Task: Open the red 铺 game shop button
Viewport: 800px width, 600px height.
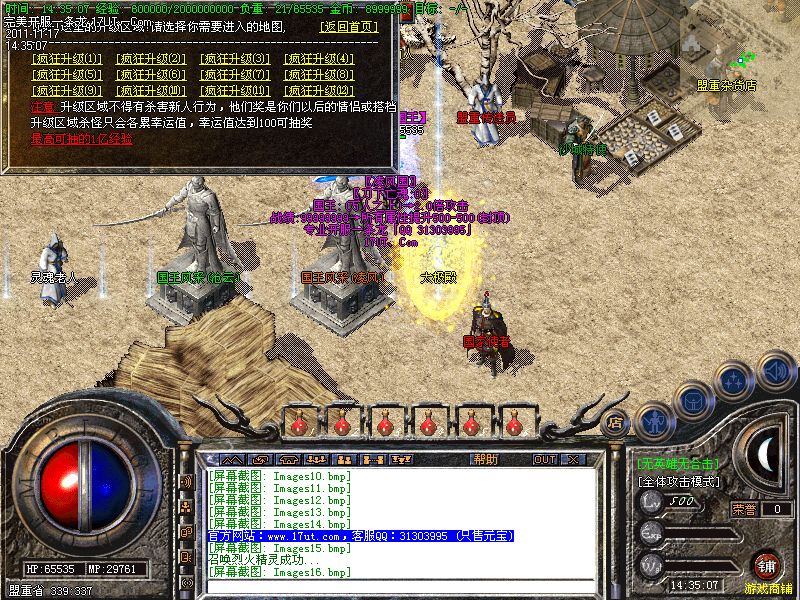Action: (767, 566)
